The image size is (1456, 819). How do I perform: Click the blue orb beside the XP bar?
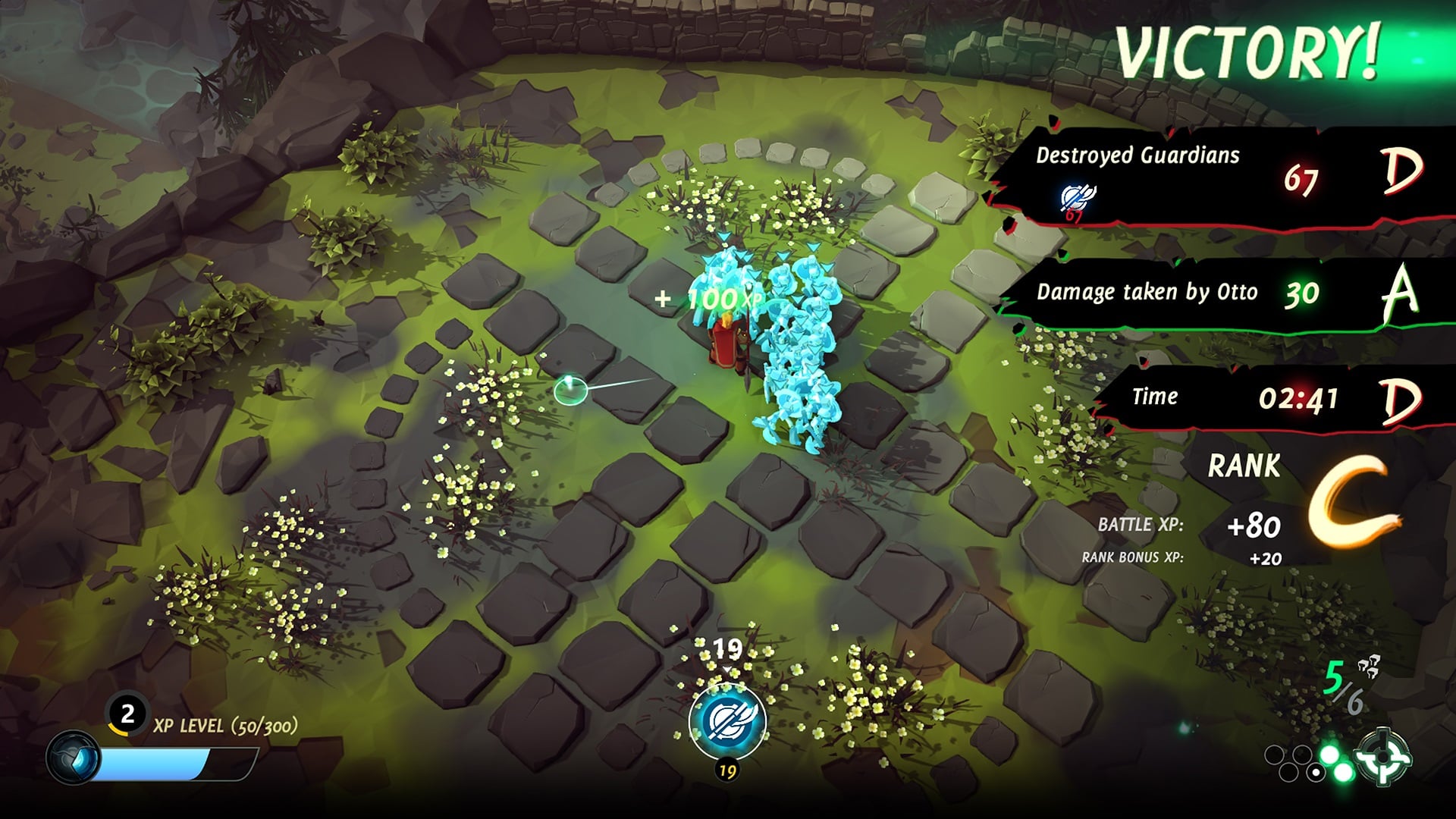point(73,758)
